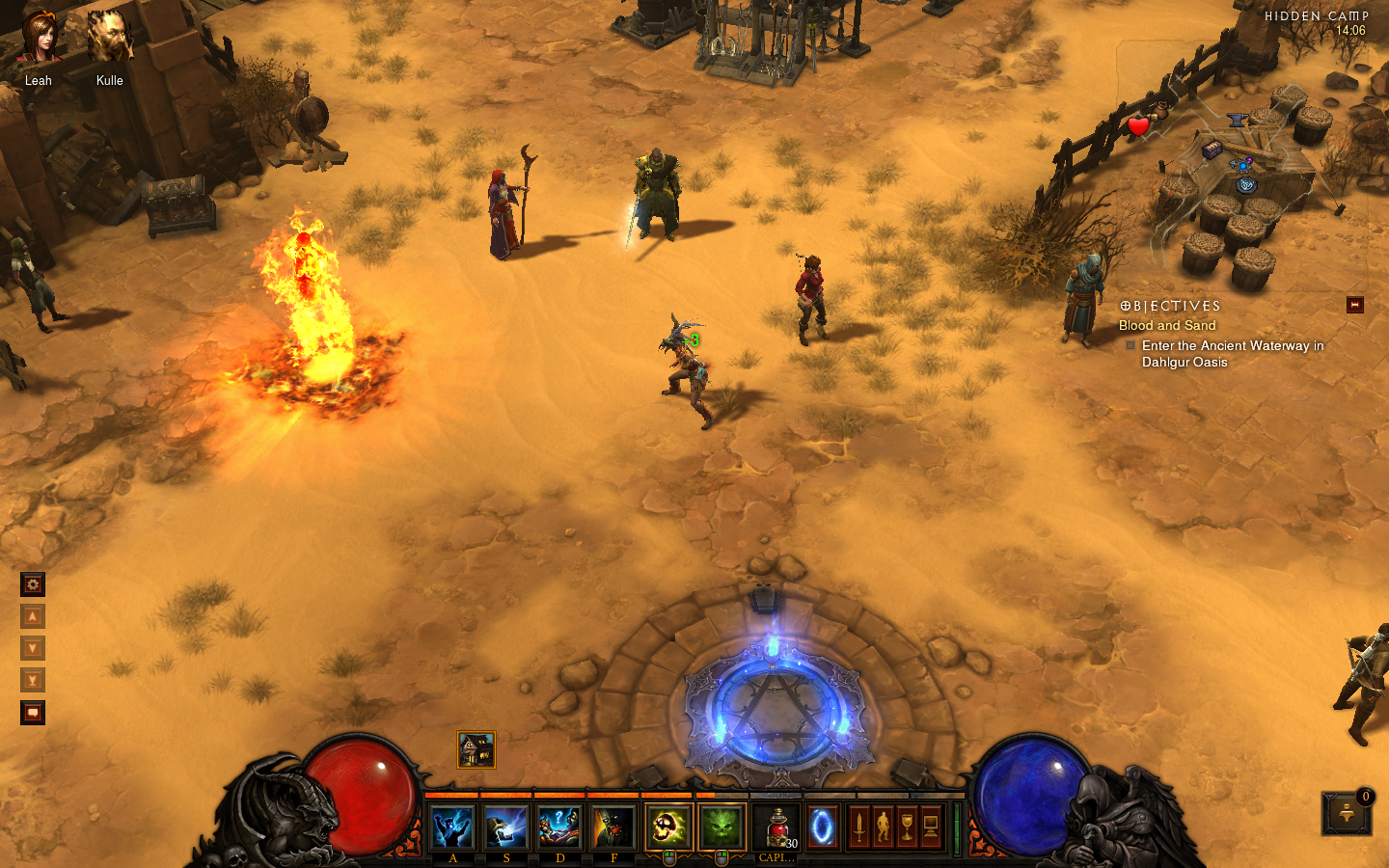Screen dimensions: 1389x868
Task: Open the chalice menu button
Action: click(907, 827)
